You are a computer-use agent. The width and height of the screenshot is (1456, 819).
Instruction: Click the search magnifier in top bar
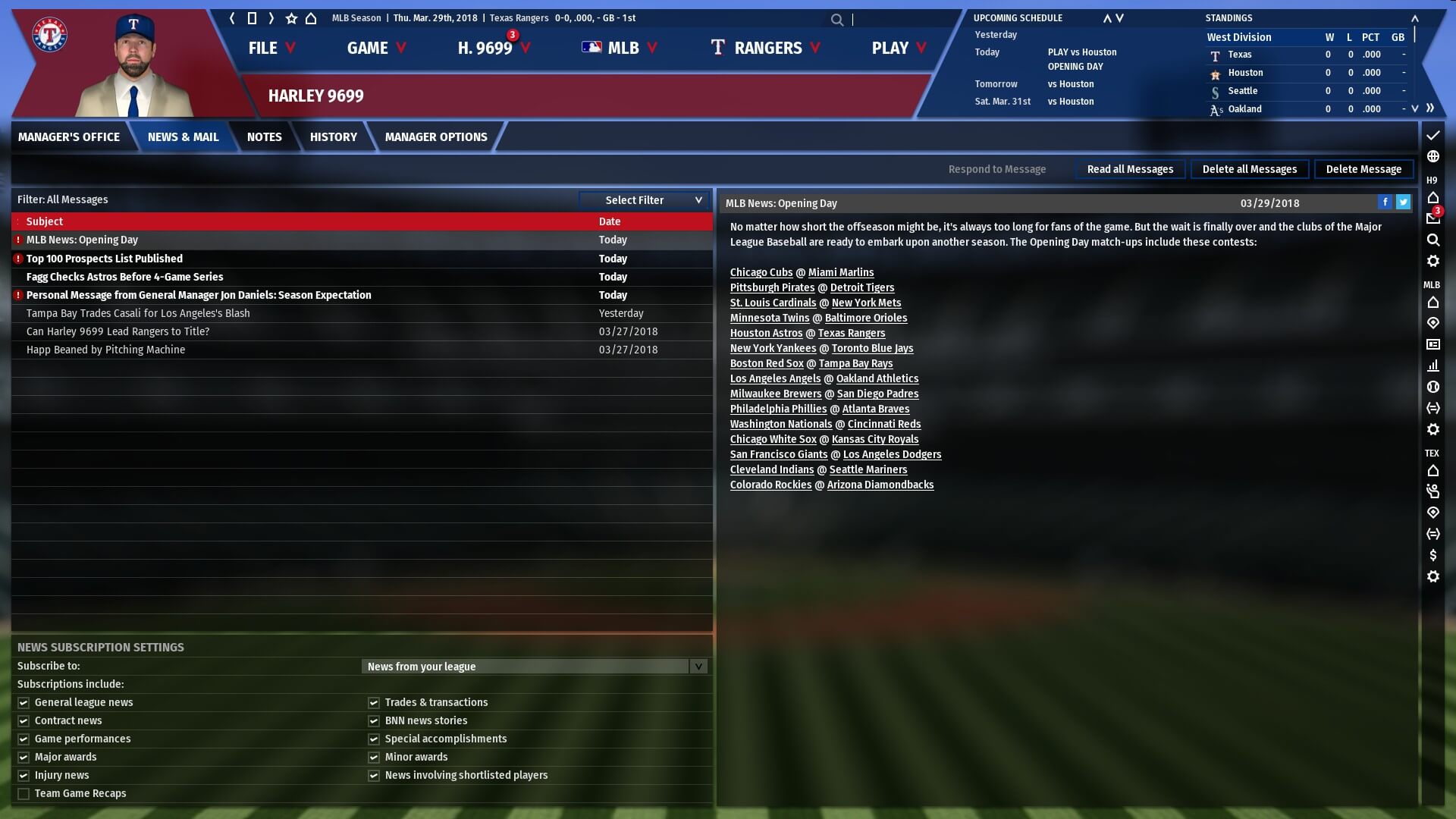[836, 20]
